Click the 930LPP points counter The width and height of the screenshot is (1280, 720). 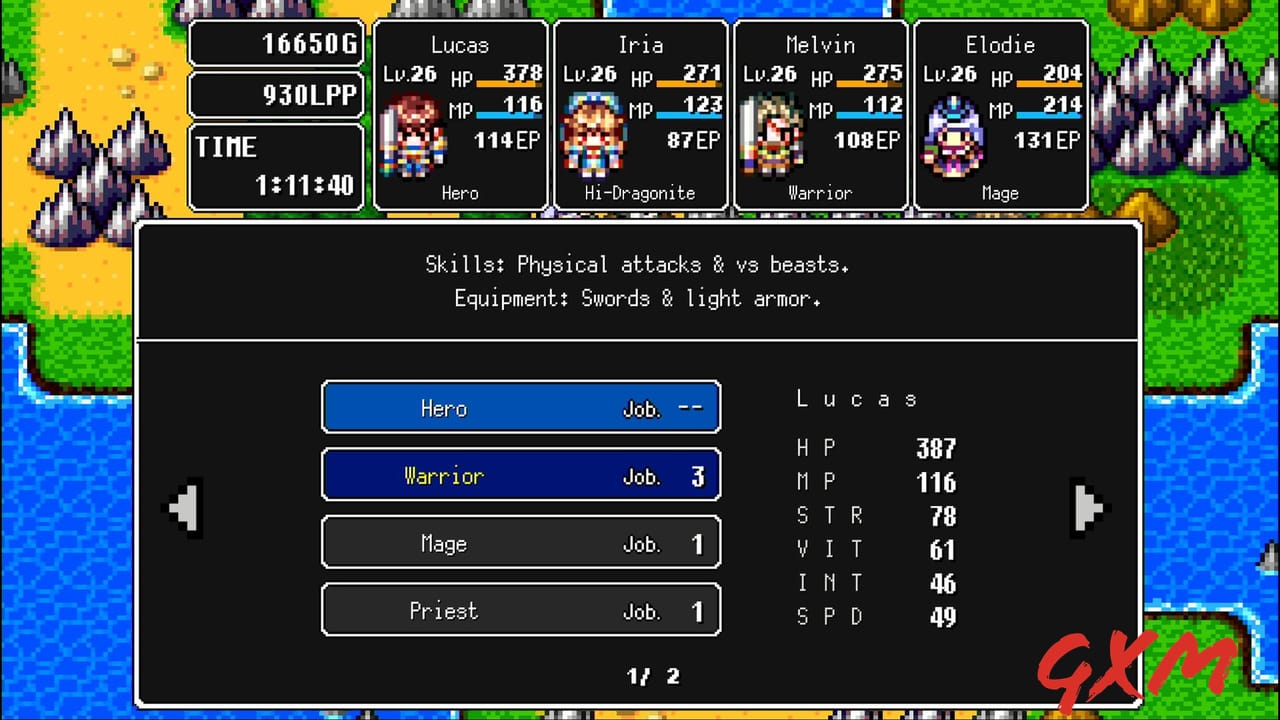click(x=276, y=94)
